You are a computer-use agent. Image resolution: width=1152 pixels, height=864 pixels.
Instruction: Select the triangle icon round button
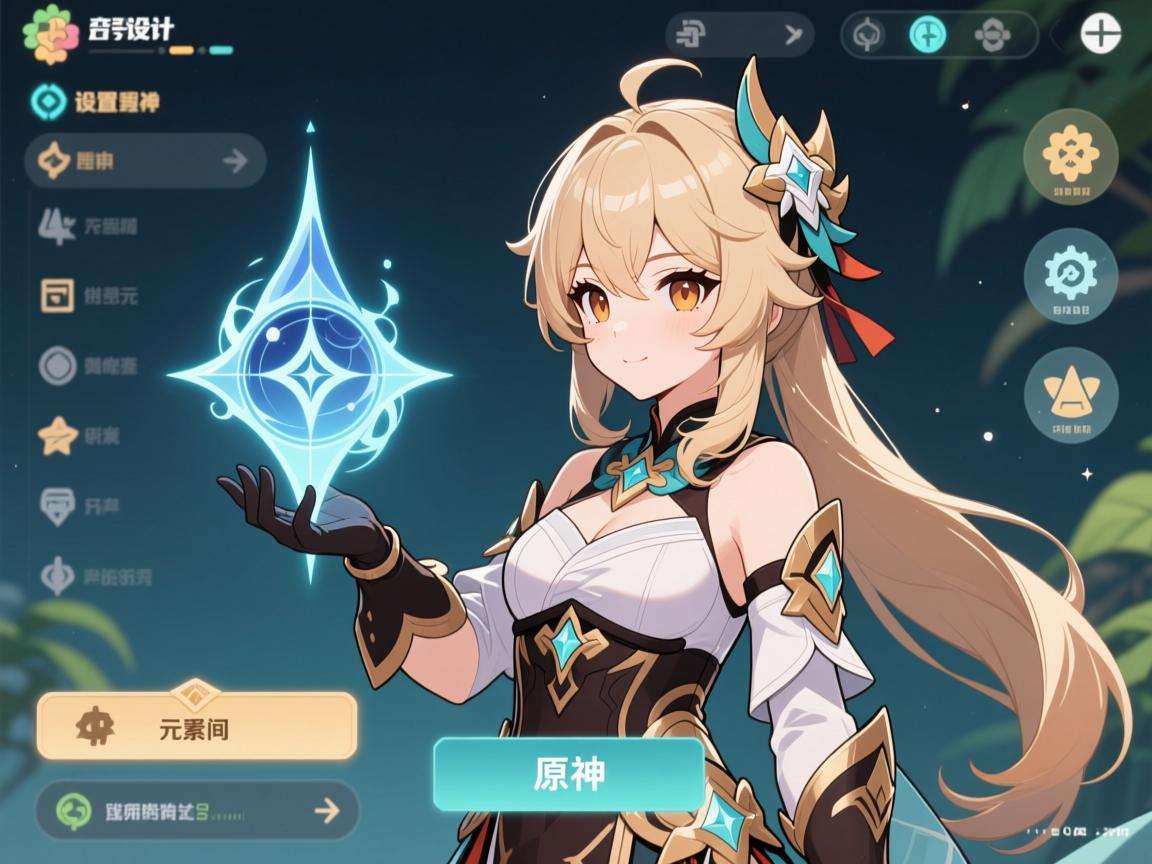(x=1071, y=394)
